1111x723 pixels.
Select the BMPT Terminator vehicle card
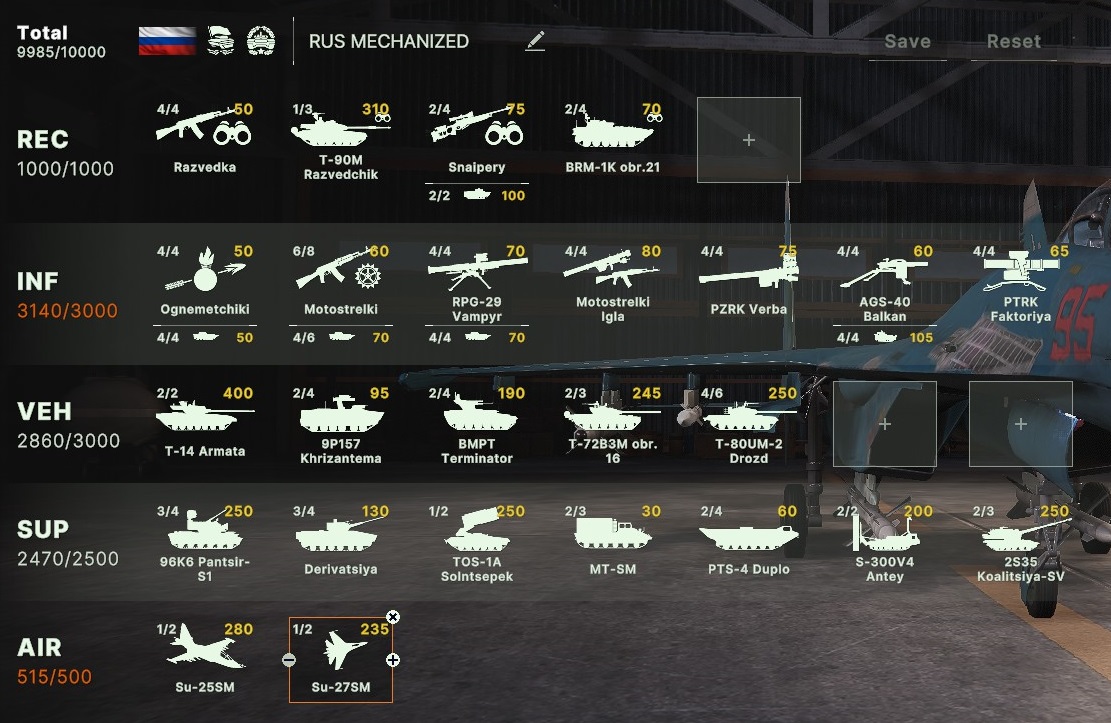point(476,422)
